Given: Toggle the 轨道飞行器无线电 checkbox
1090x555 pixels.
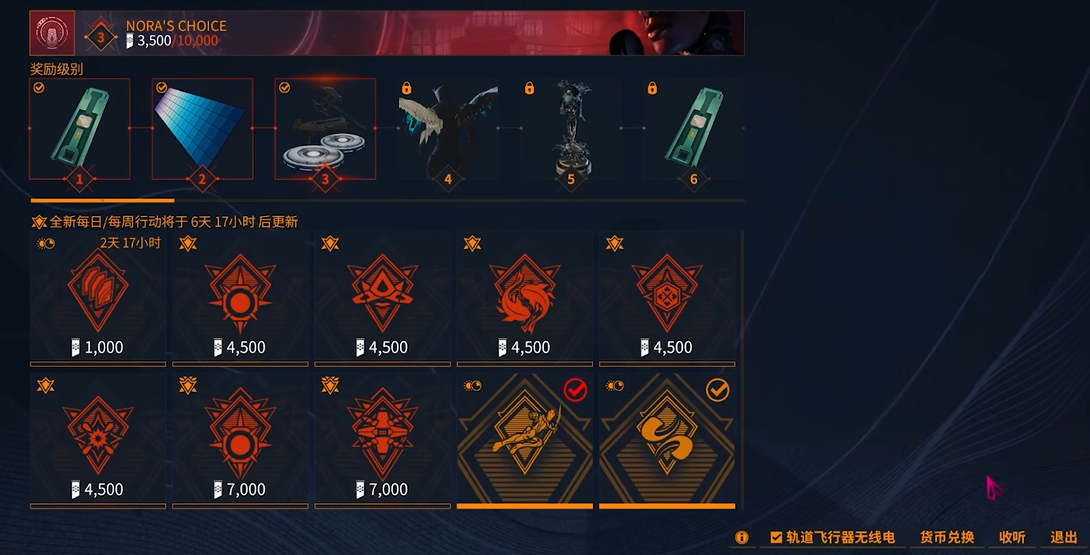Looking at the screenshot, I should [x=776, y=538].
